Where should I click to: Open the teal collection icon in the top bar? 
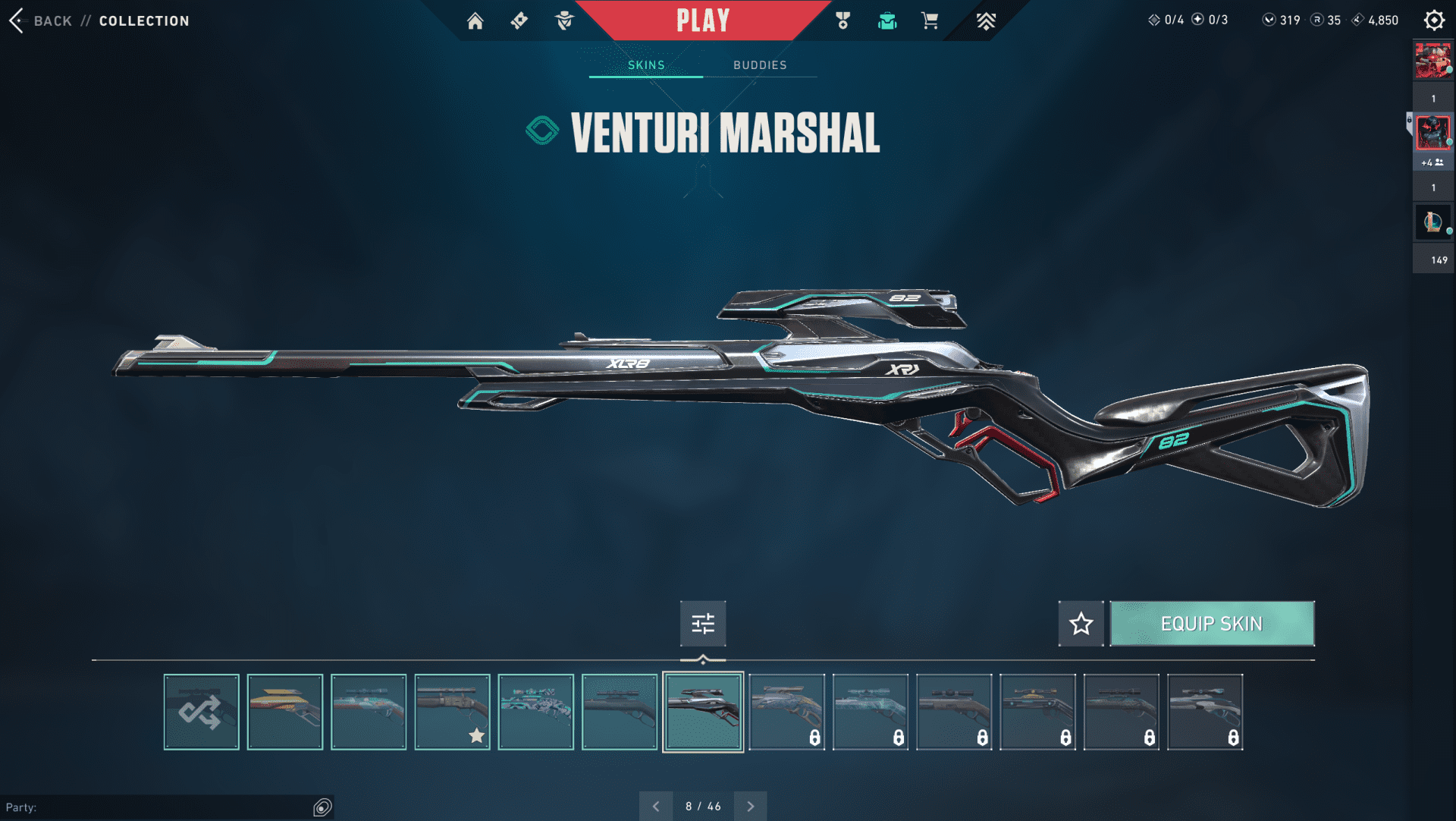pyautogui.click(x=887, y=20)
